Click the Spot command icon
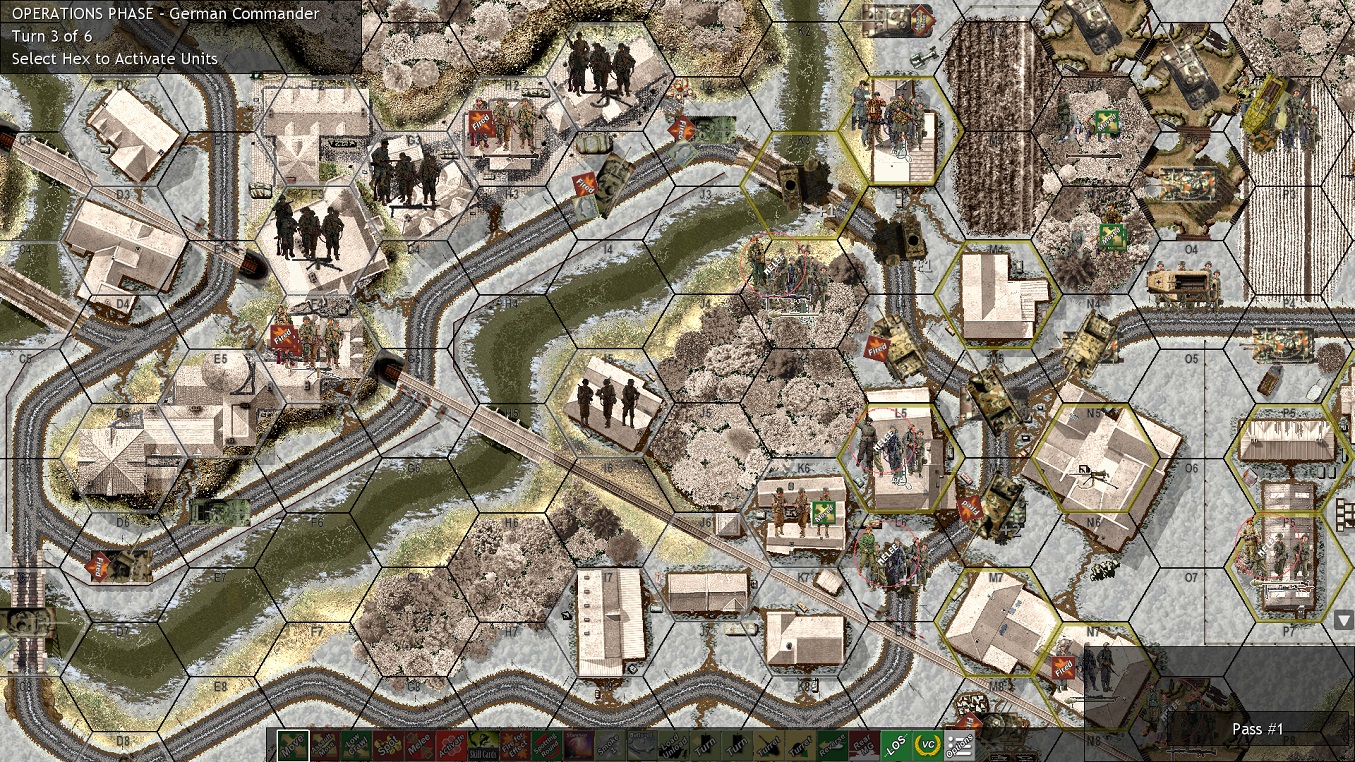Screen dimensions: 1355x762 point(387,746)
